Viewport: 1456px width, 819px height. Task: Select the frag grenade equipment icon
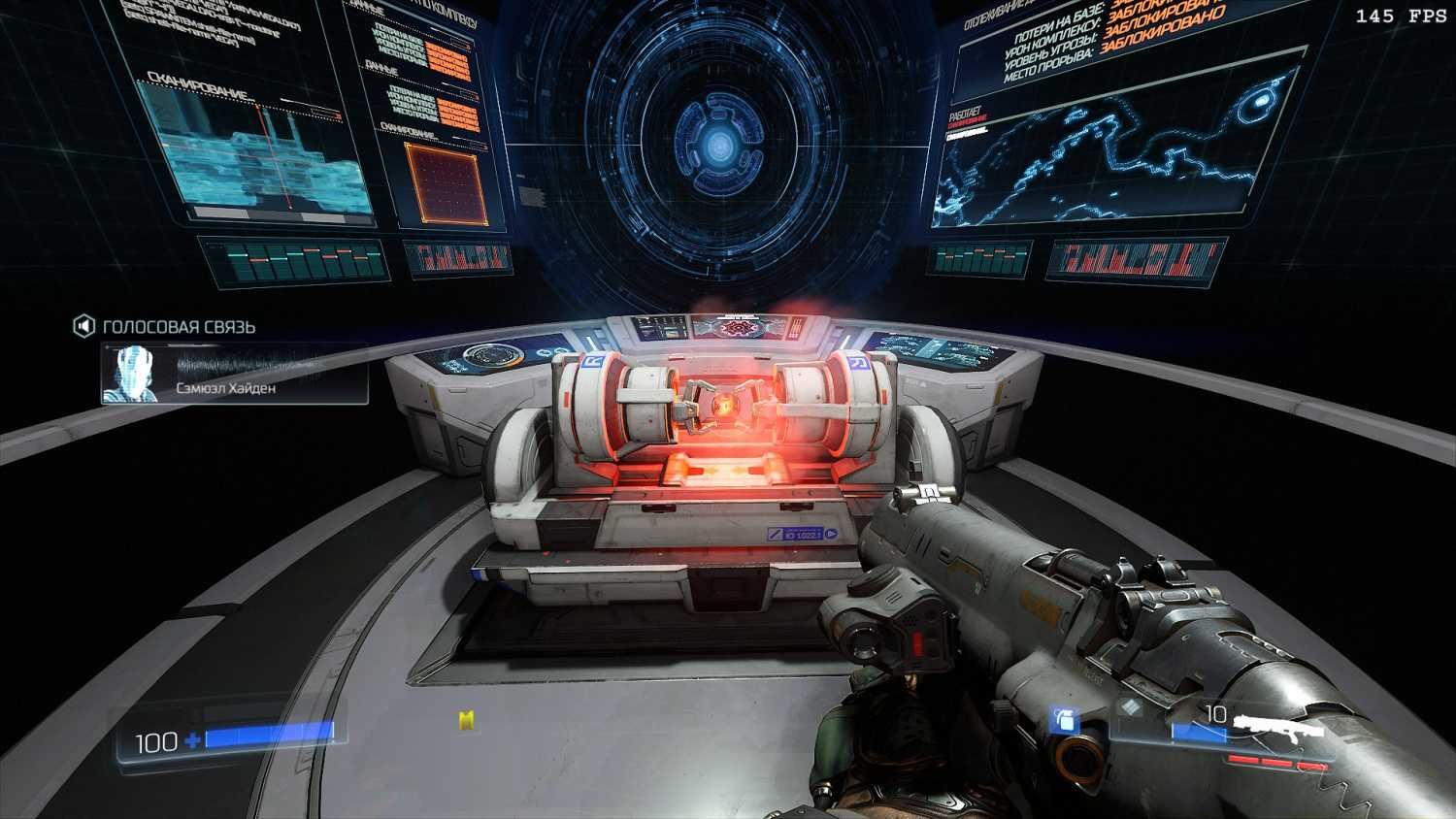tap(1064, 721)
